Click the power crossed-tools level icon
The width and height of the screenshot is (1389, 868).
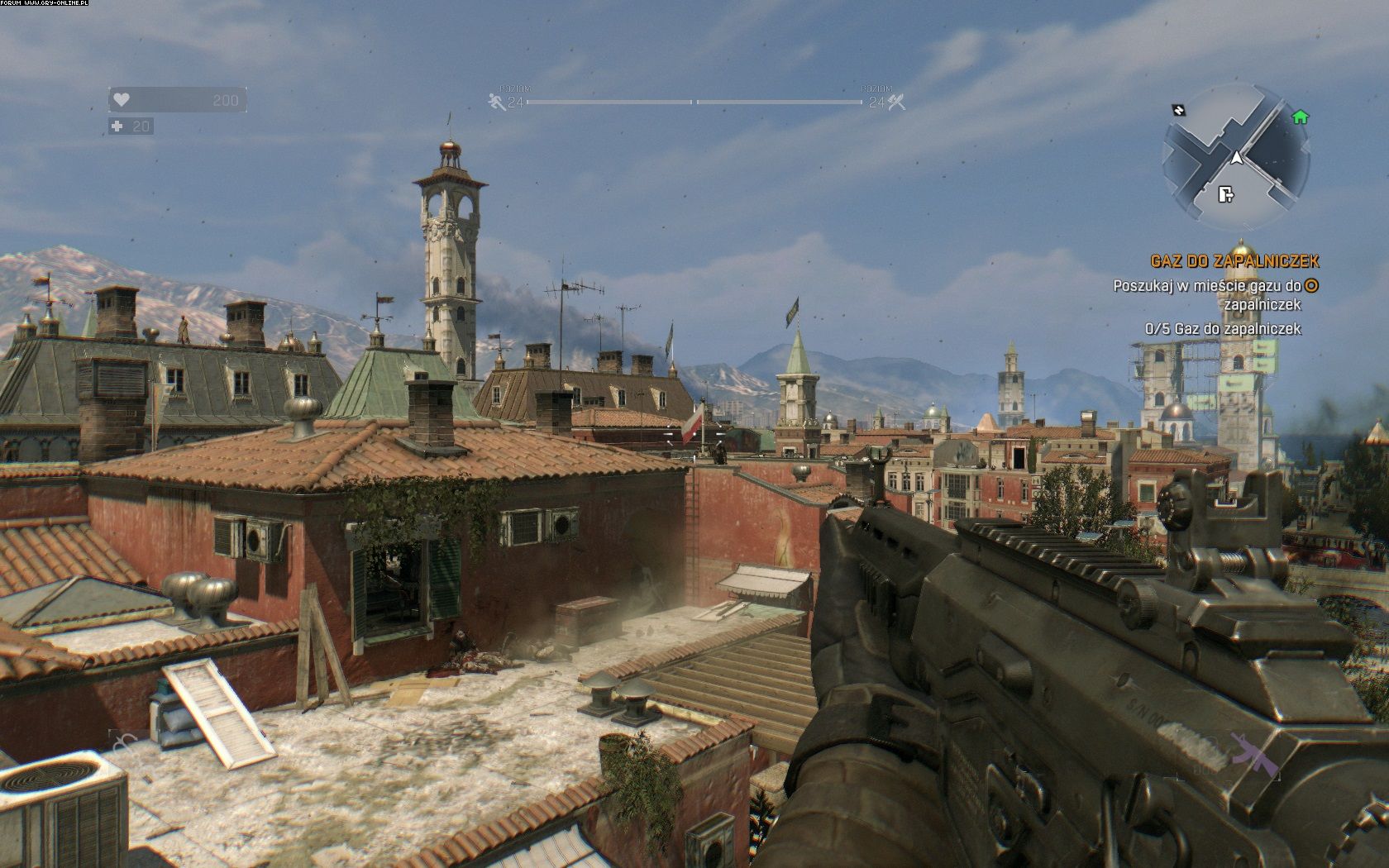pyautogui.click(x=897, y=102)
